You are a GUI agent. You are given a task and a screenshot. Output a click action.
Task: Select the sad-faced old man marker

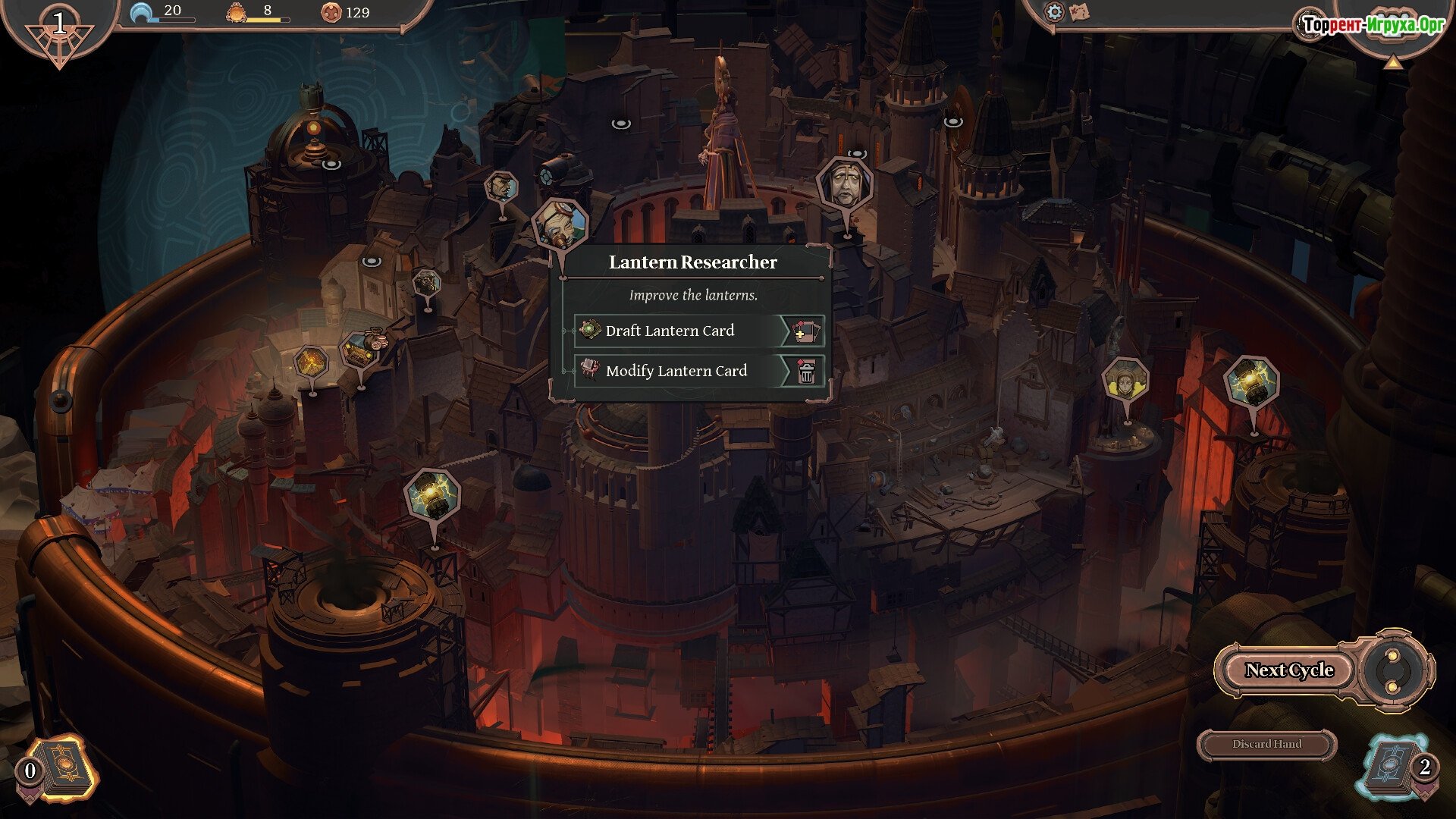pos(844,184)
